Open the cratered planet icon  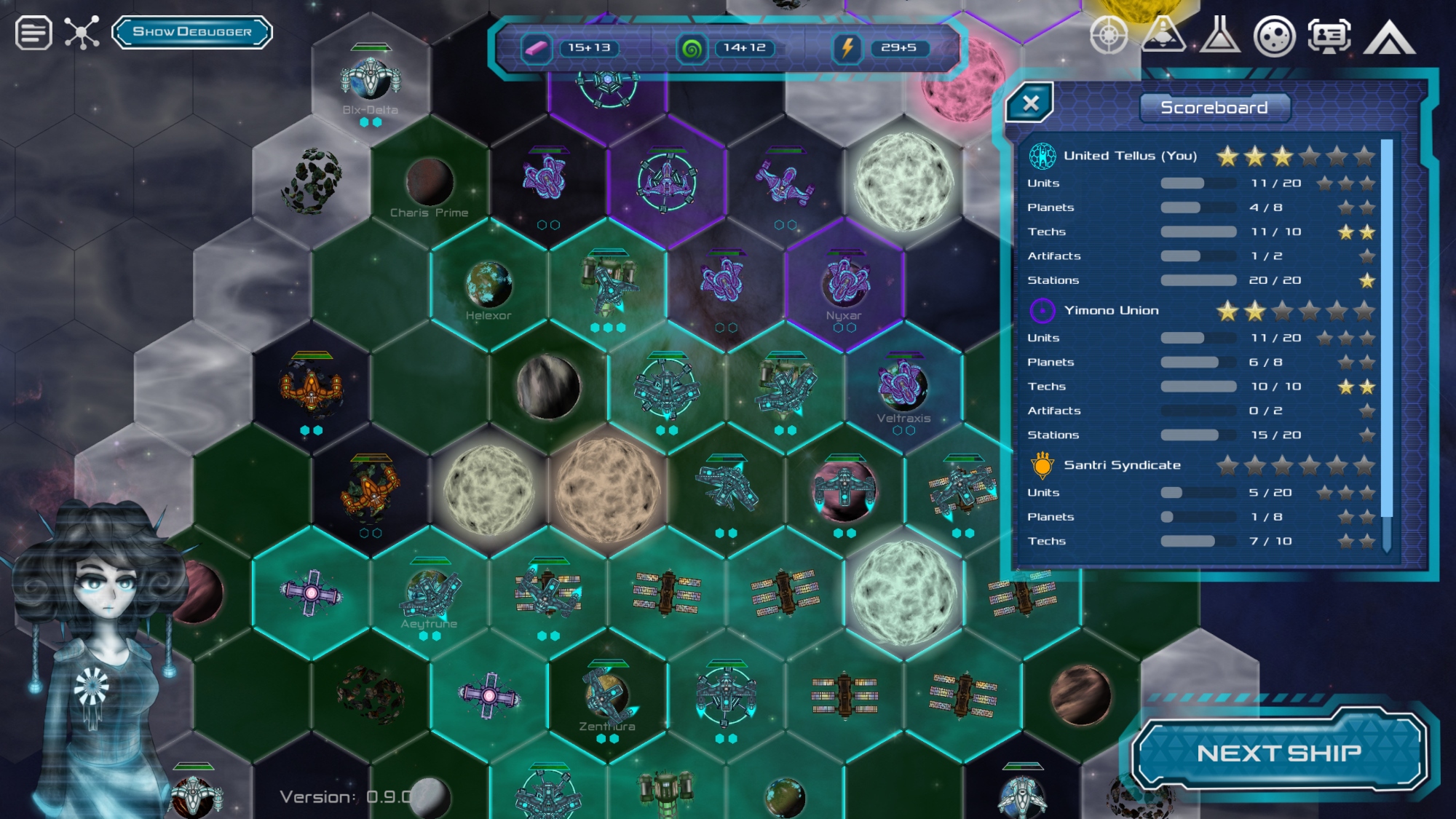point(1274,36)
